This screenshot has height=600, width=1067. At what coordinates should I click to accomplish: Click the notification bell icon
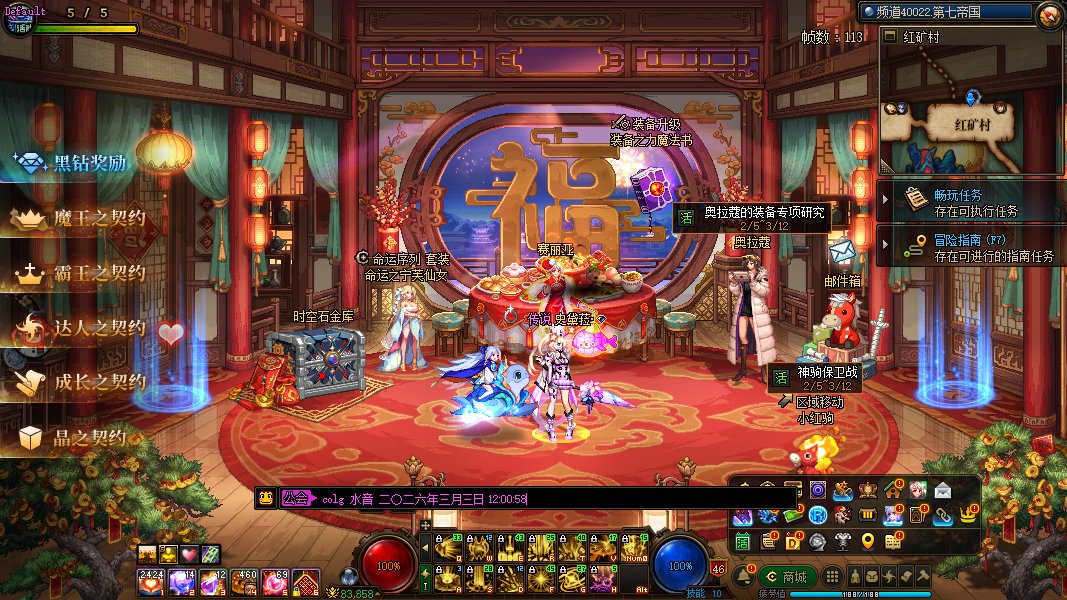point(742,577)
